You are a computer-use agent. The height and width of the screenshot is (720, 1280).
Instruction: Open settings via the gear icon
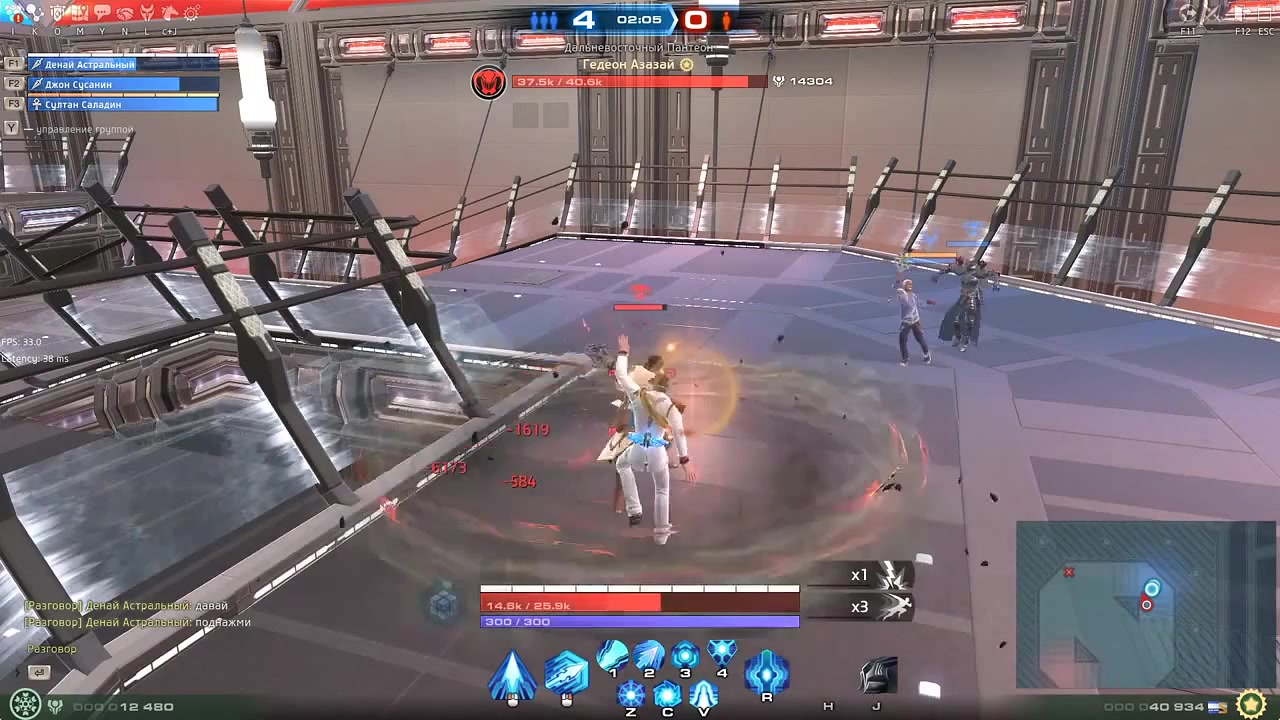pos(190,14)
